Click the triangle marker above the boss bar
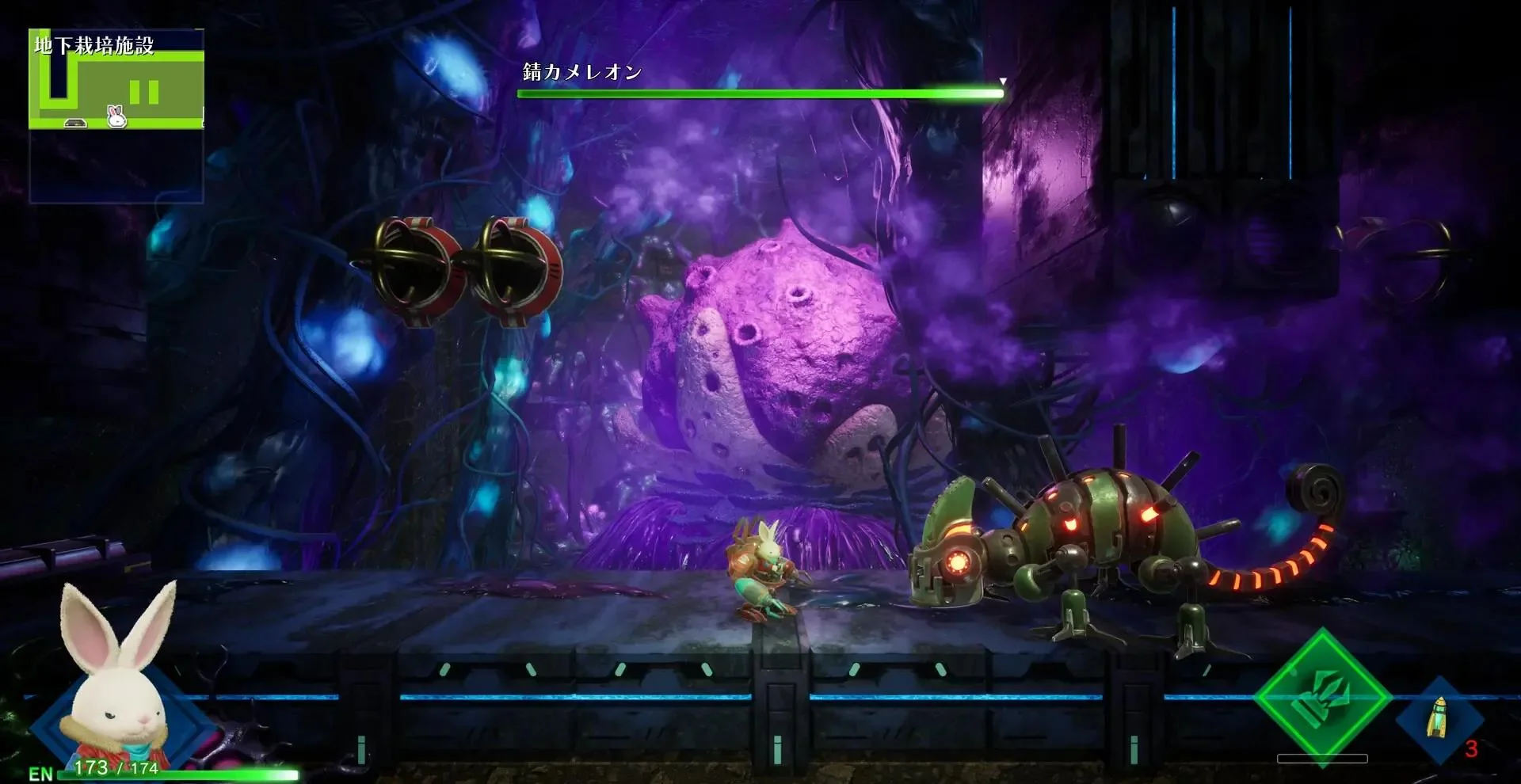Screen dimensions: 1521x784 click(1003, 80)
